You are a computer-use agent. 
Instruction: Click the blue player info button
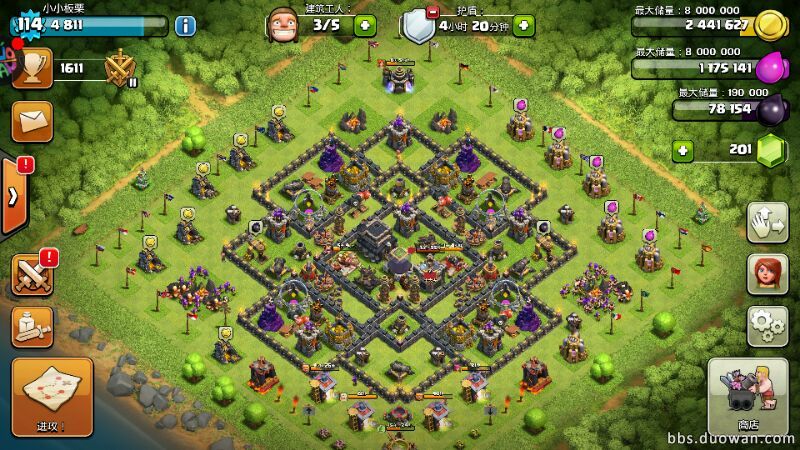(185, 25)
